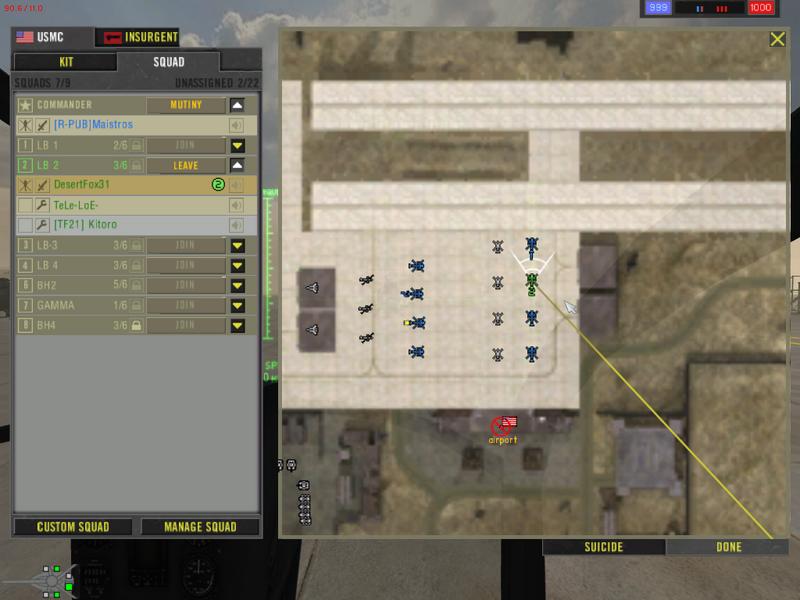Join squad LB-3
Viewport: 800px width, 600px height.
(186, 245)
